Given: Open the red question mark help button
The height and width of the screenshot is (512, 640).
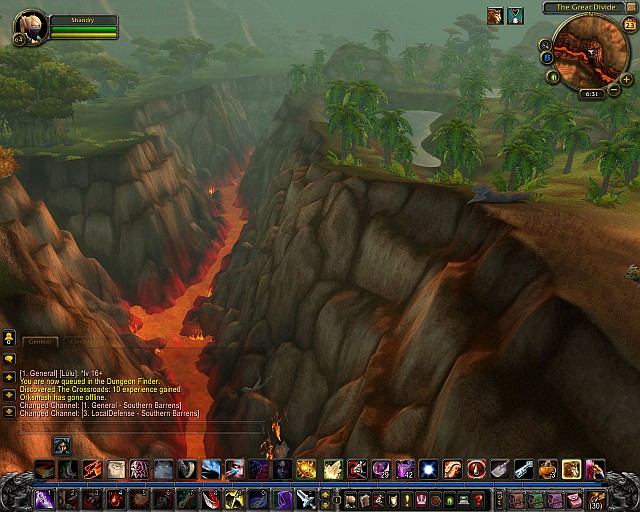Looking at the screenshot, I should (478, 499).
